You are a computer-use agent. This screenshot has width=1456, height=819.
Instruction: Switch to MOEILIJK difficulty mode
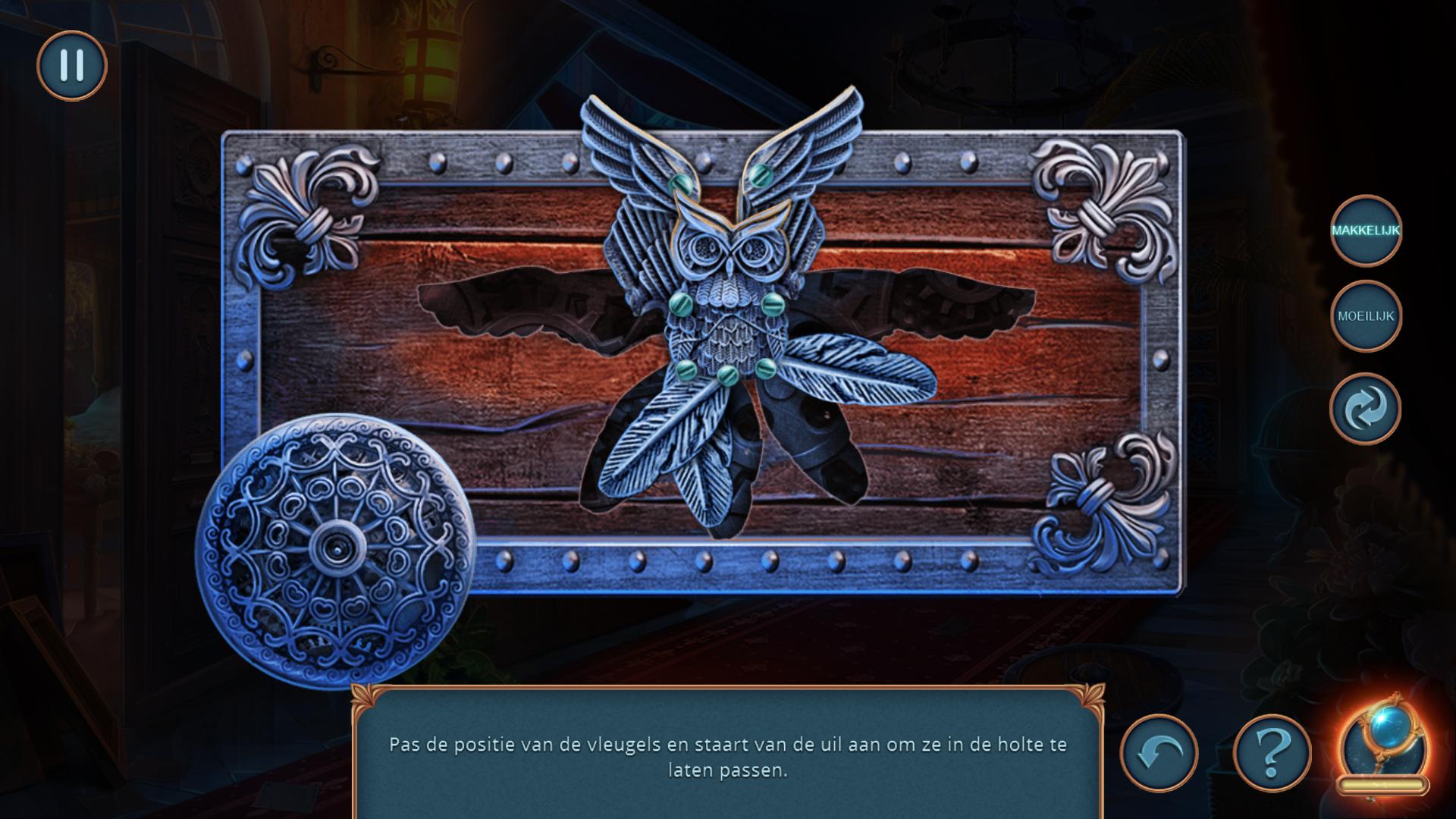coord(1365,316)
